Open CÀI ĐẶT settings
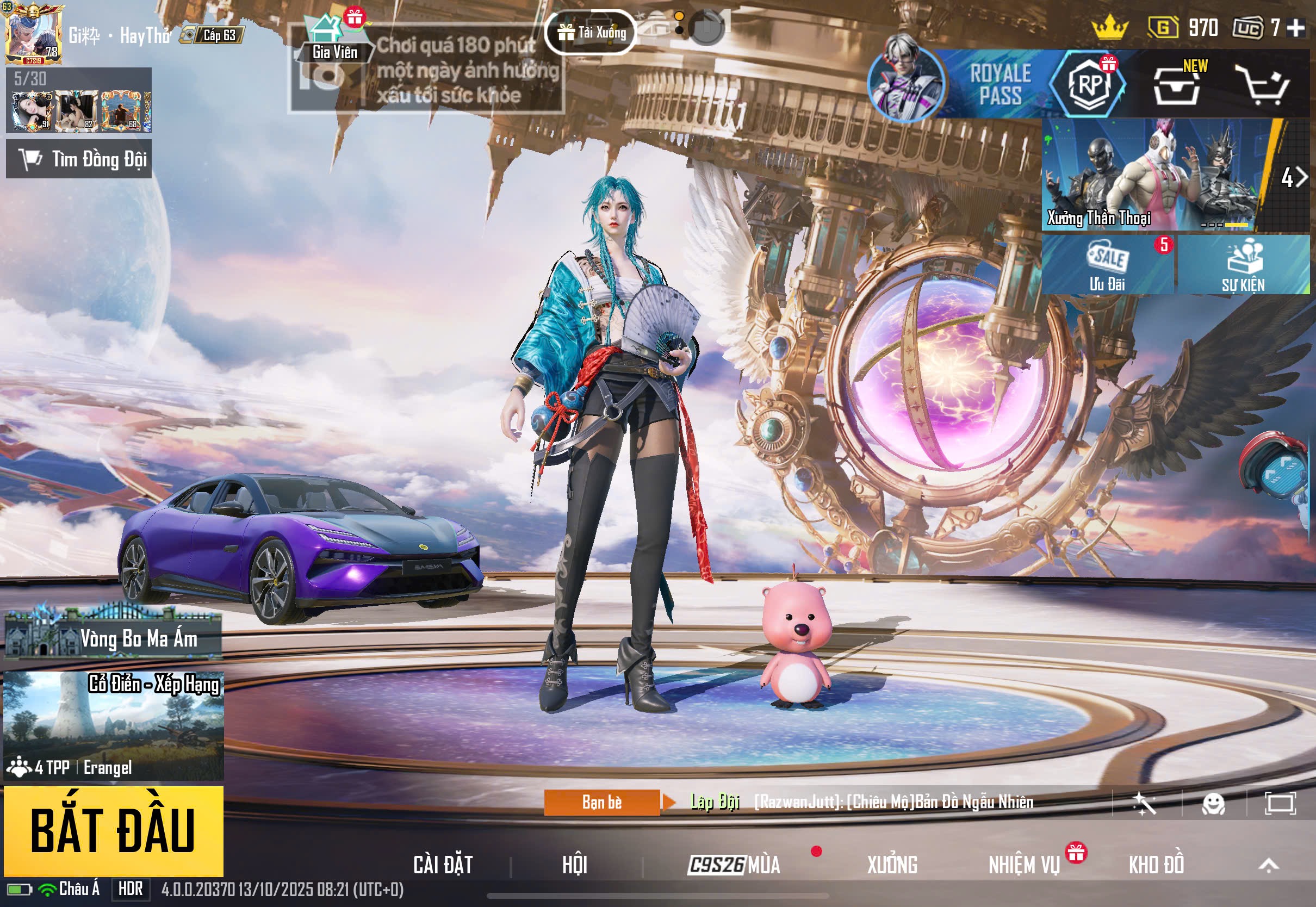The width and height of the screenshot is (1316, 907). (443, 865)
